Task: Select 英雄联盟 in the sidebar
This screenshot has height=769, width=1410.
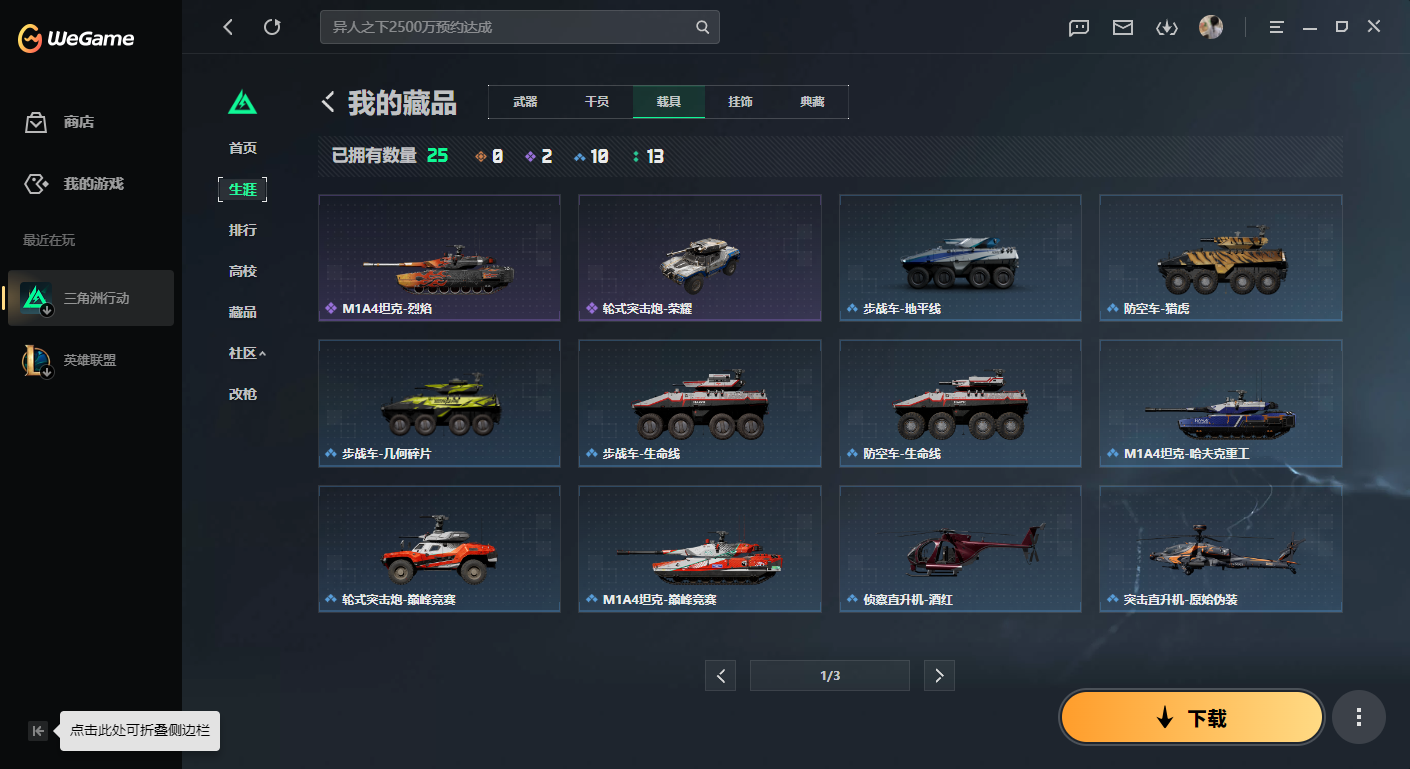Action: (90, 359)
